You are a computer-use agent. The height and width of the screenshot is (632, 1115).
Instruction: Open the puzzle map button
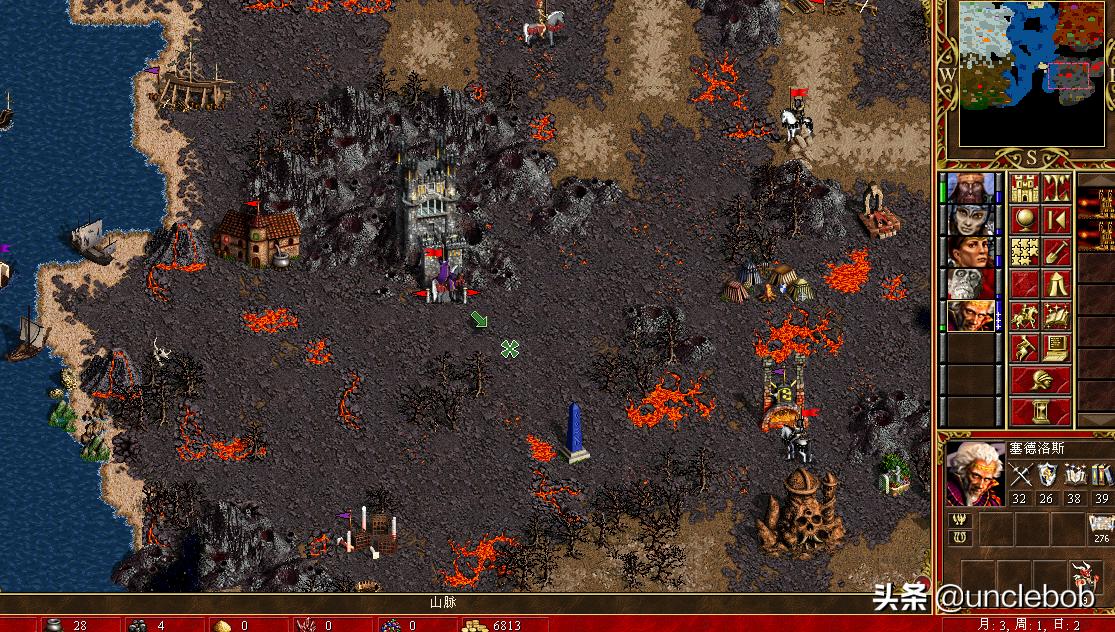point(1024,252)
